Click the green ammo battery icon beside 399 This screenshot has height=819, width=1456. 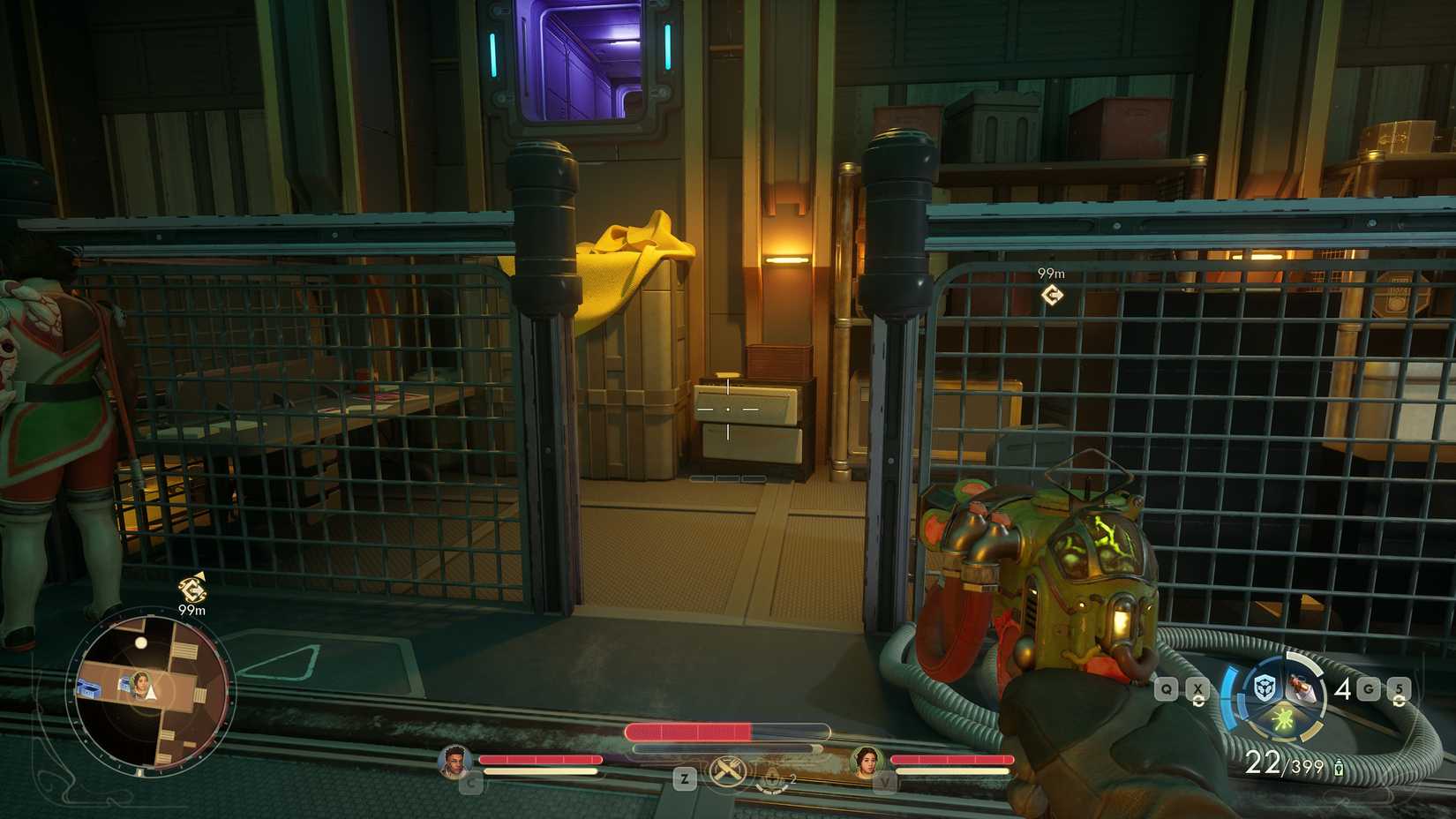(x=1340, y=767)
